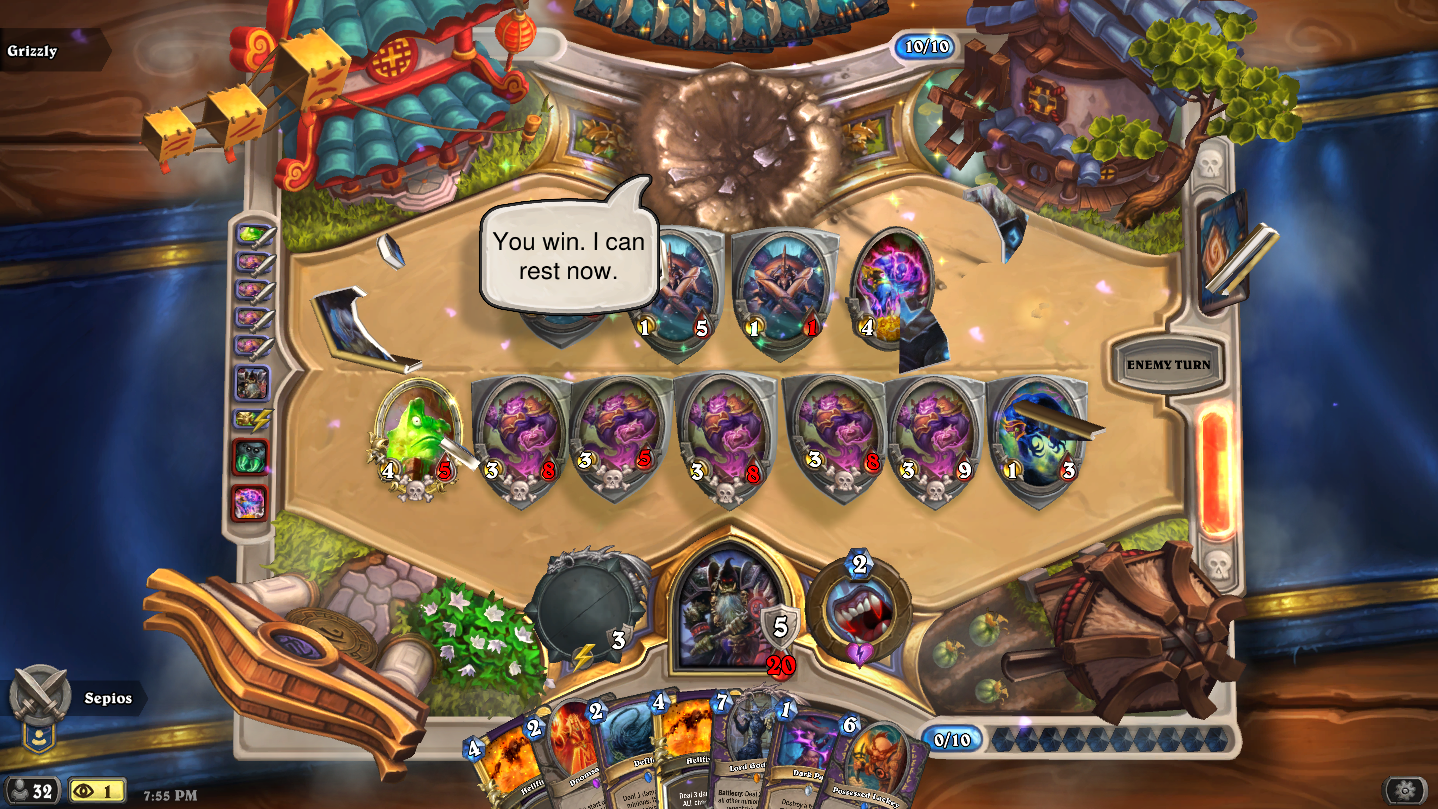View the hero portrait tile in history
Screen dimensions: 1438x809
click(251, 383)
